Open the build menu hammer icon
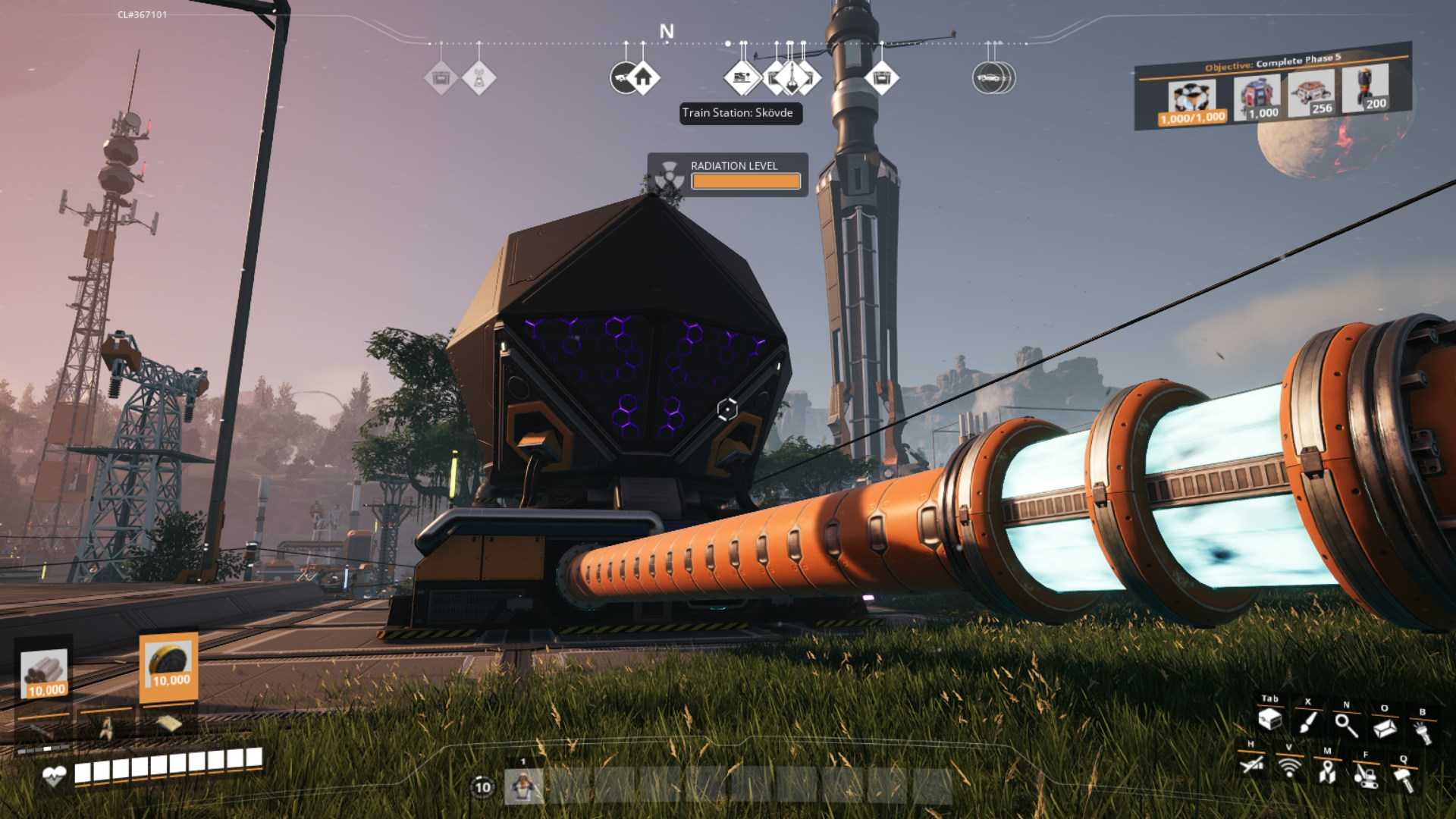 [1404, 779]
